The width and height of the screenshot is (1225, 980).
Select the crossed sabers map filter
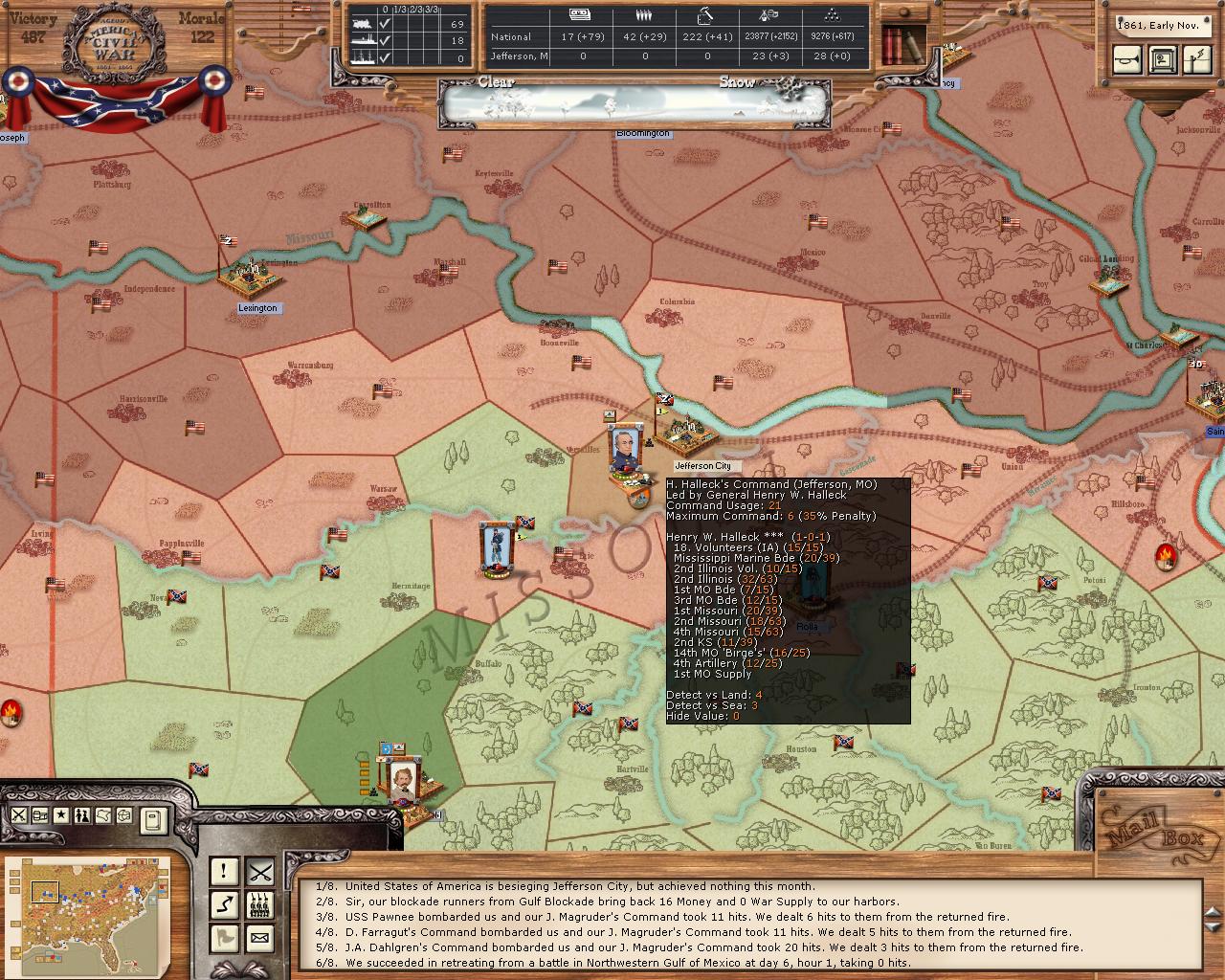pyautogui.click(x=19, y=815)
